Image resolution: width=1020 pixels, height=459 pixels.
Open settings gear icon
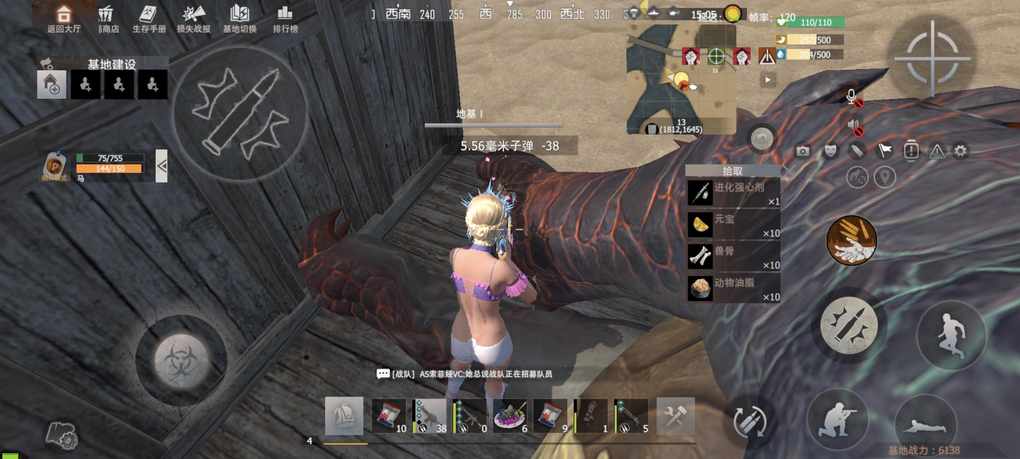tap(960, 151)
